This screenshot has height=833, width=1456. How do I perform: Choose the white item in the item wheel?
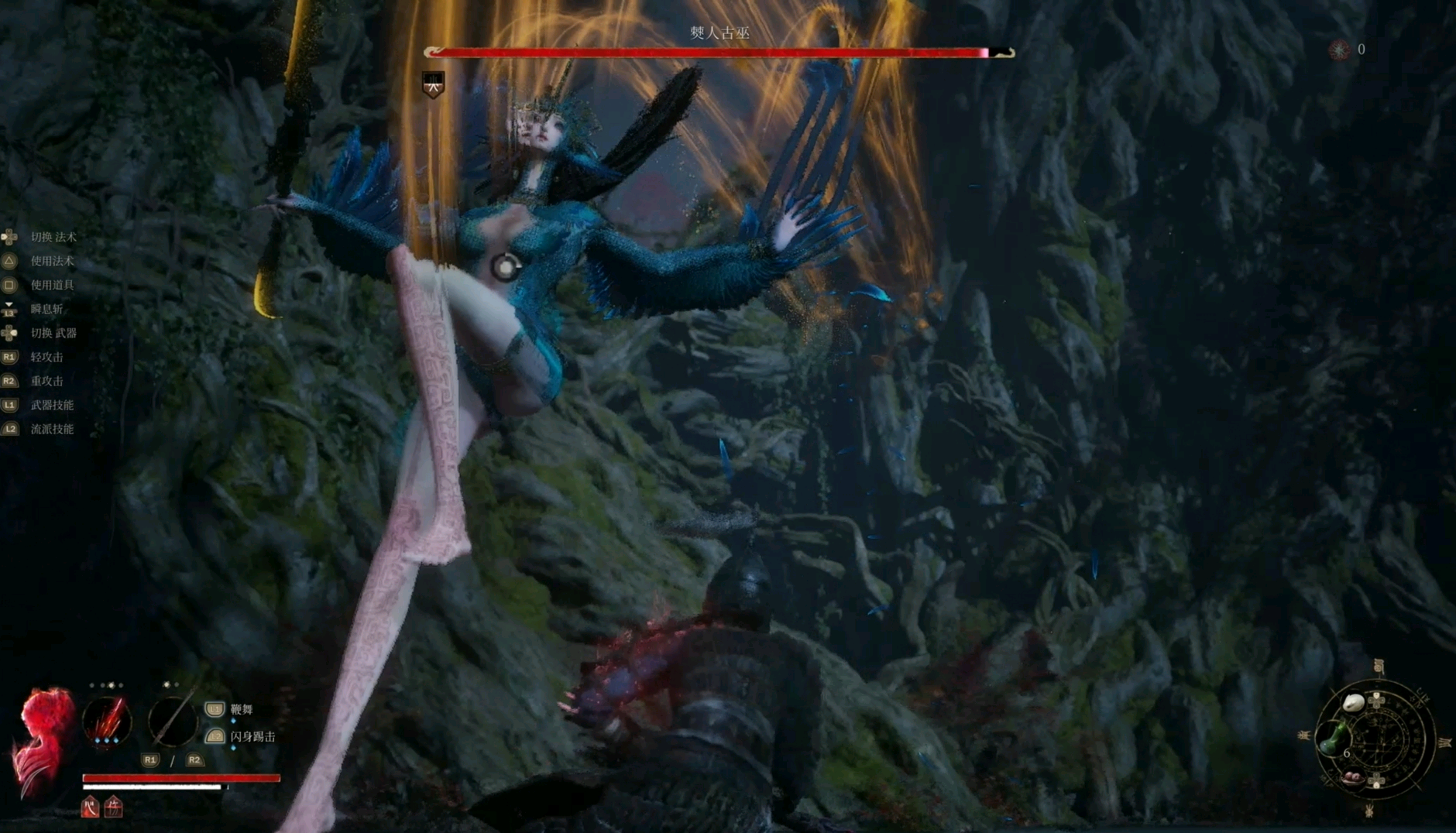click(1352, 703)
